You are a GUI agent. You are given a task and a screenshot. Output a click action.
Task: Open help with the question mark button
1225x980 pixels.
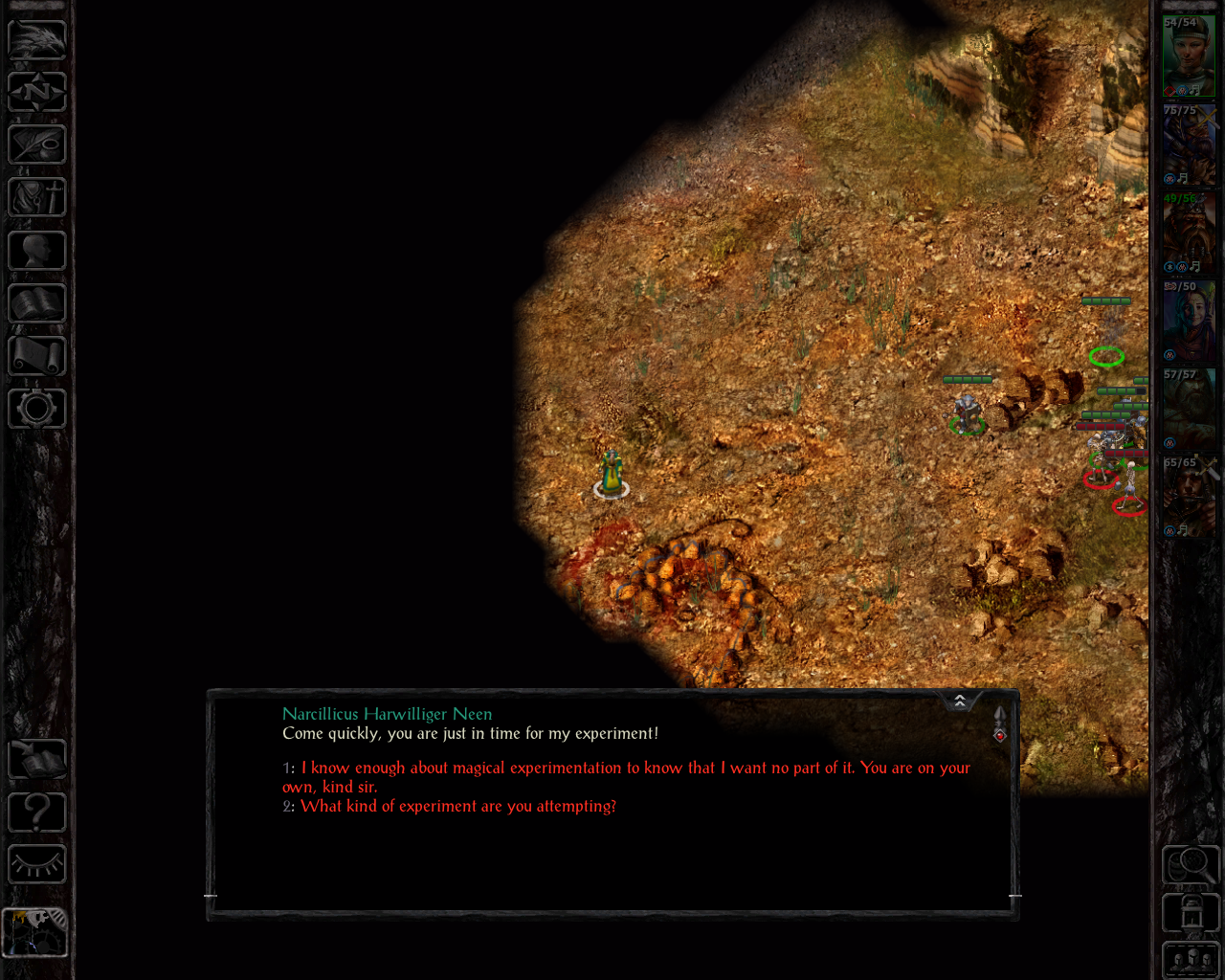coord(37,813)
